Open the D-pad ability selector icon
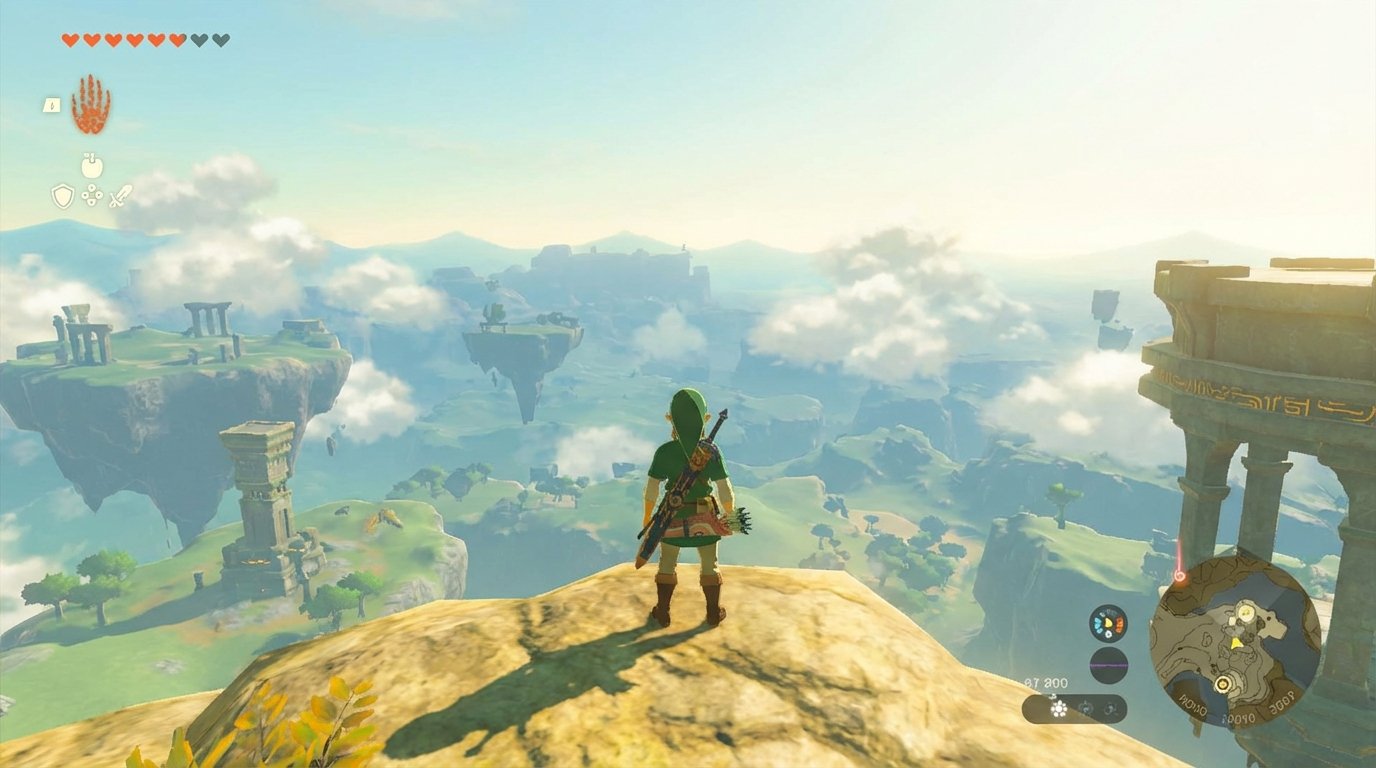This screenshot has height=768, width=1376. point(91,195)
